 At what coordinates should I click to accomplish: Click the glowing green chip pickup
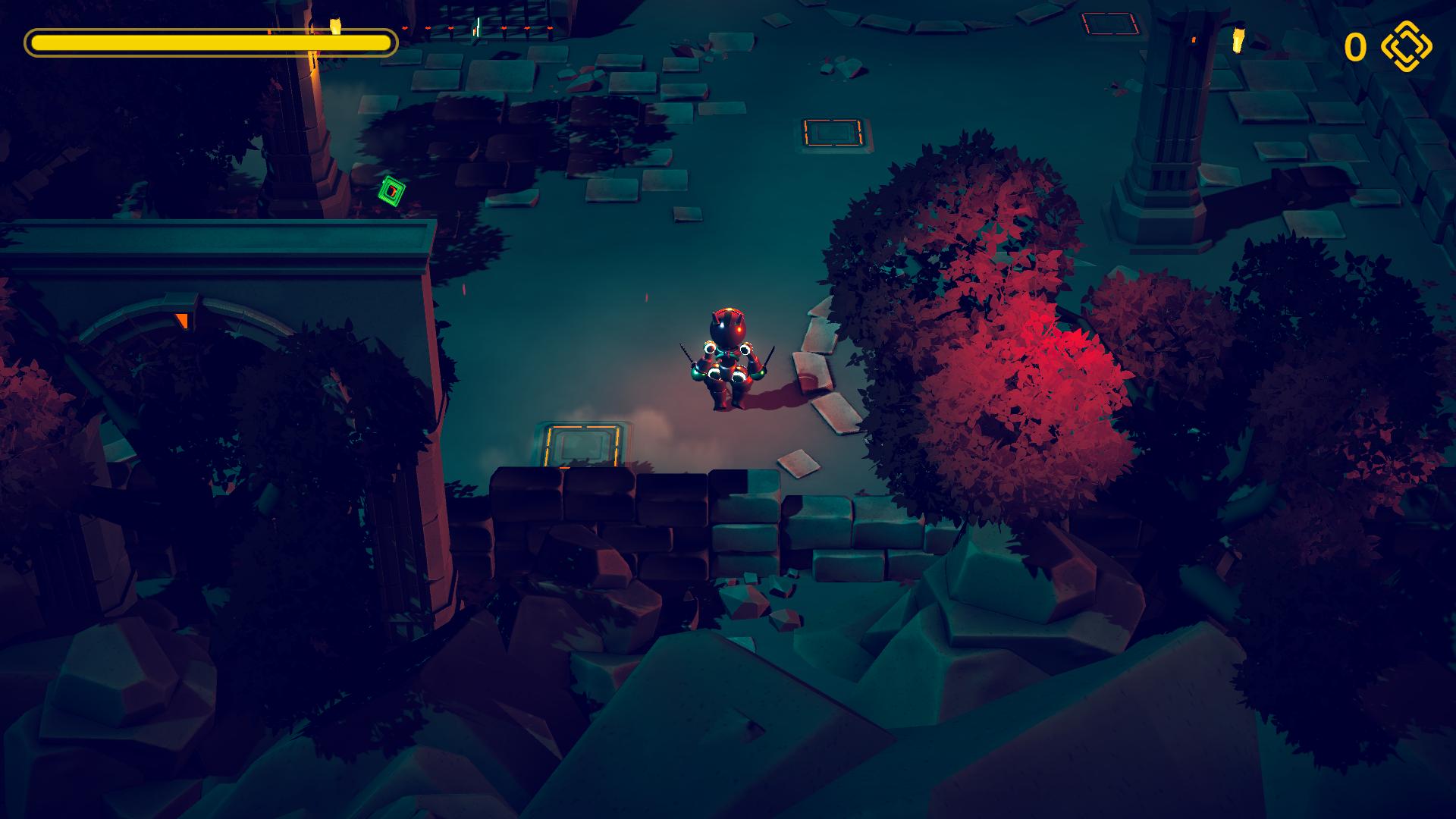pos(391,193)
